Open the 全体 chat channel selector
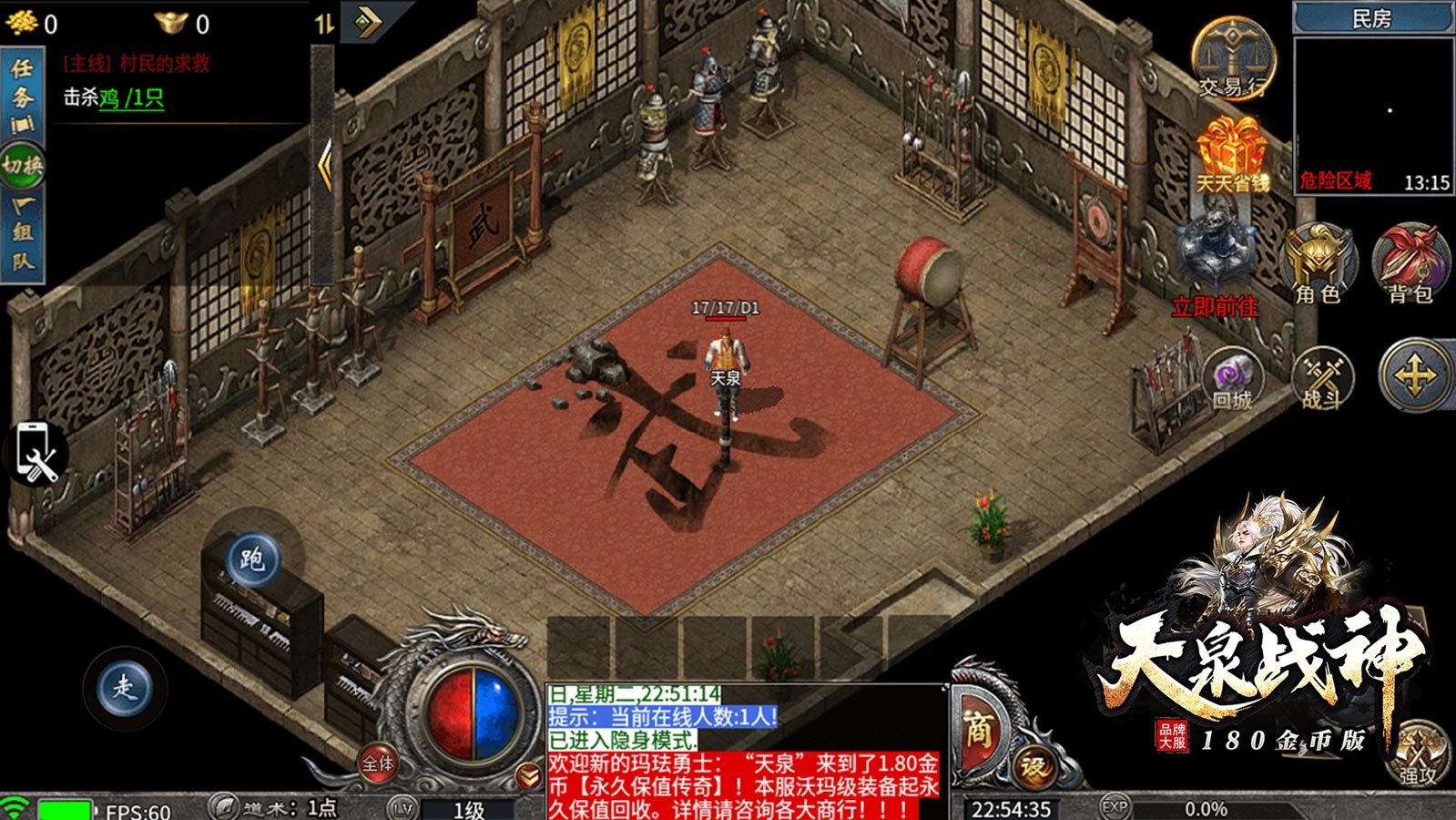 pos(377,762)
